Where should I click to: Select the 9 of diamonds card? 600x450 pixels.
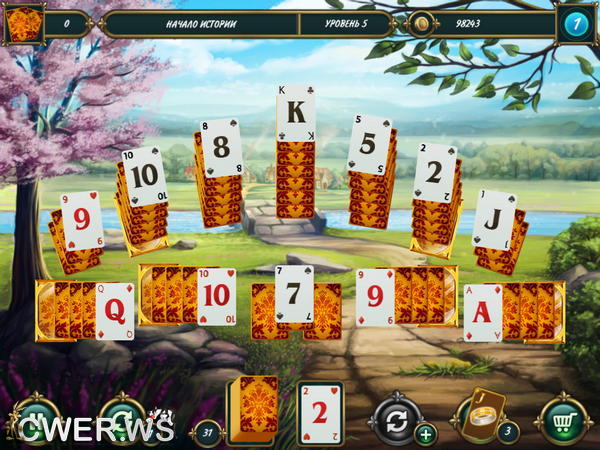coord(82,220)
